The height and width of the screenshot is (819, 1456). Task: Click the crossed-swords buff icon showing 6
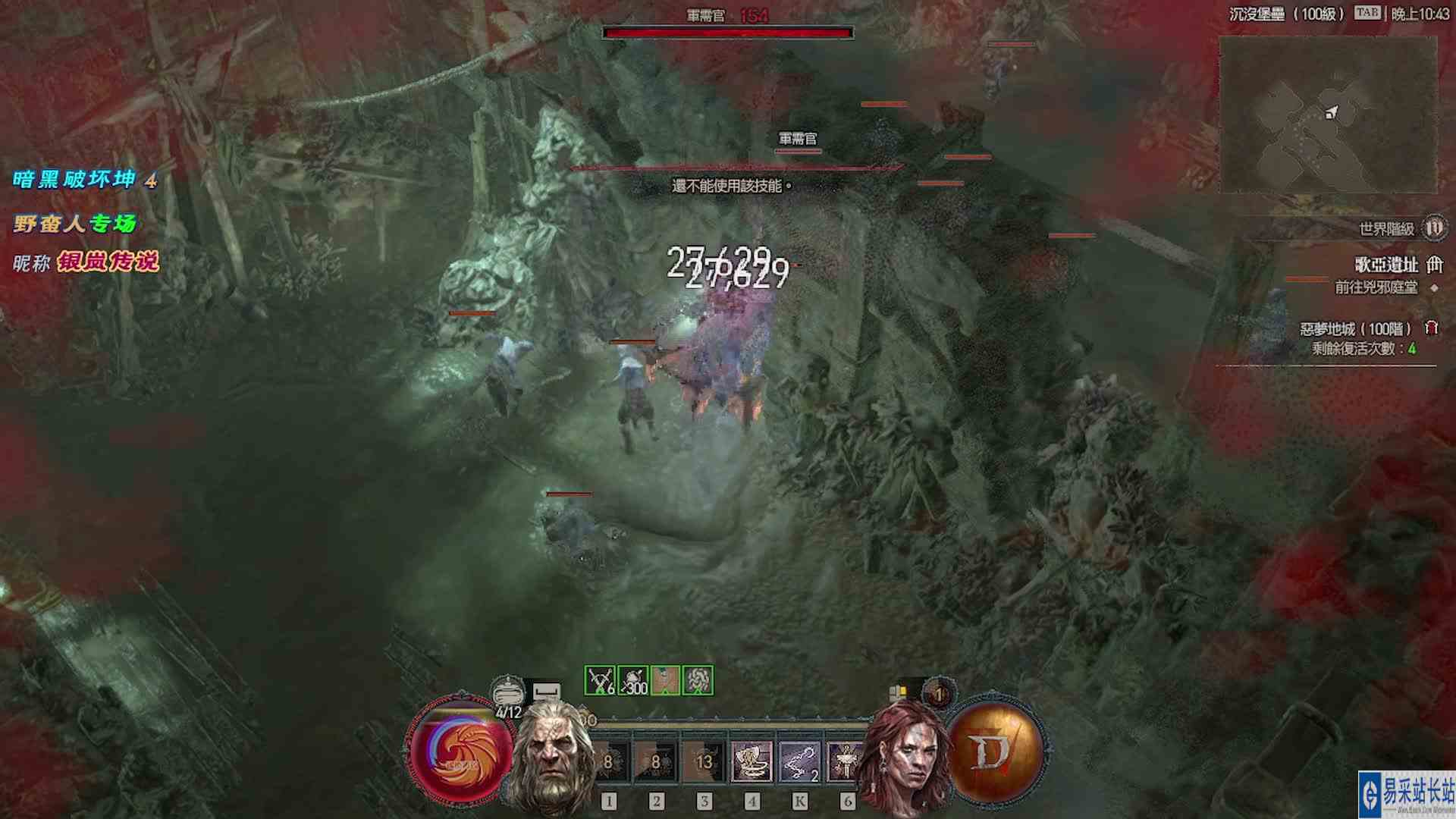pos(599,679)
